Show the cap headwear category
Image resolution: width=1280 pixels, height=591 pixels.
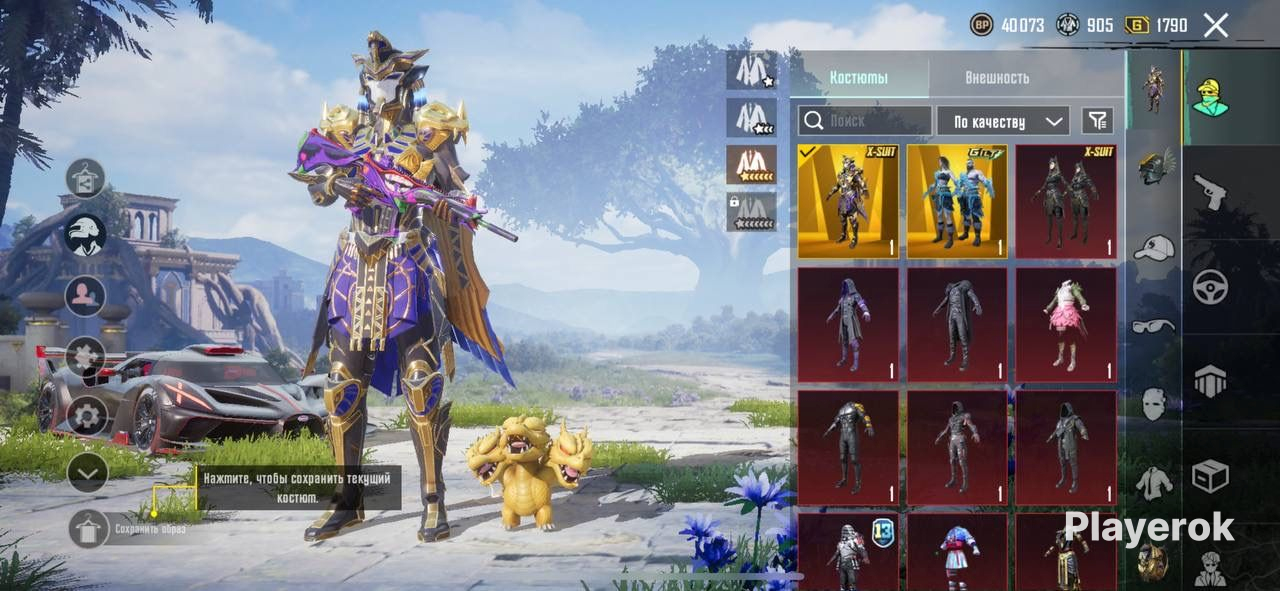pyautogui.click(x=1155, y=247)
